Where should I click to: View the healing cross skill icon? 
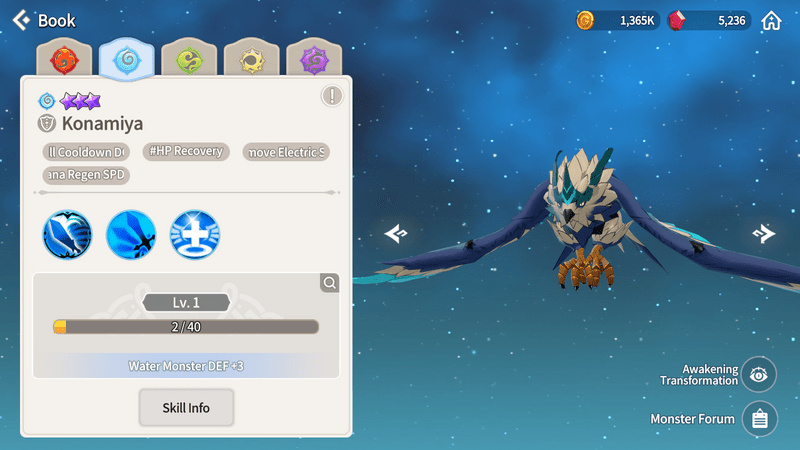[195, 235]
